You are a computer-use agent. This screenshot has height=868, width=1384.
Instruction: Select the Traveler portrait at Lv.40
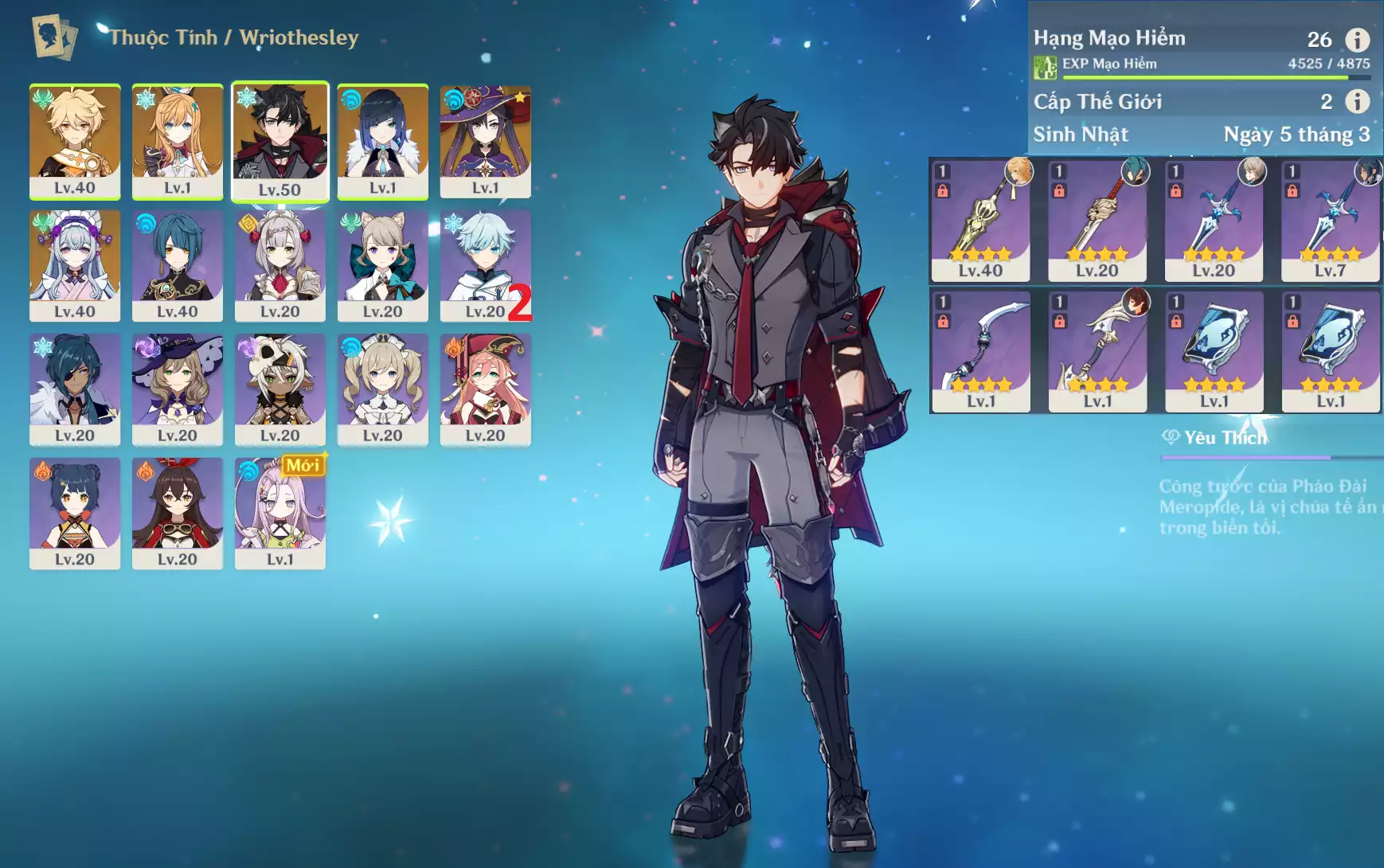click(75, 141)
